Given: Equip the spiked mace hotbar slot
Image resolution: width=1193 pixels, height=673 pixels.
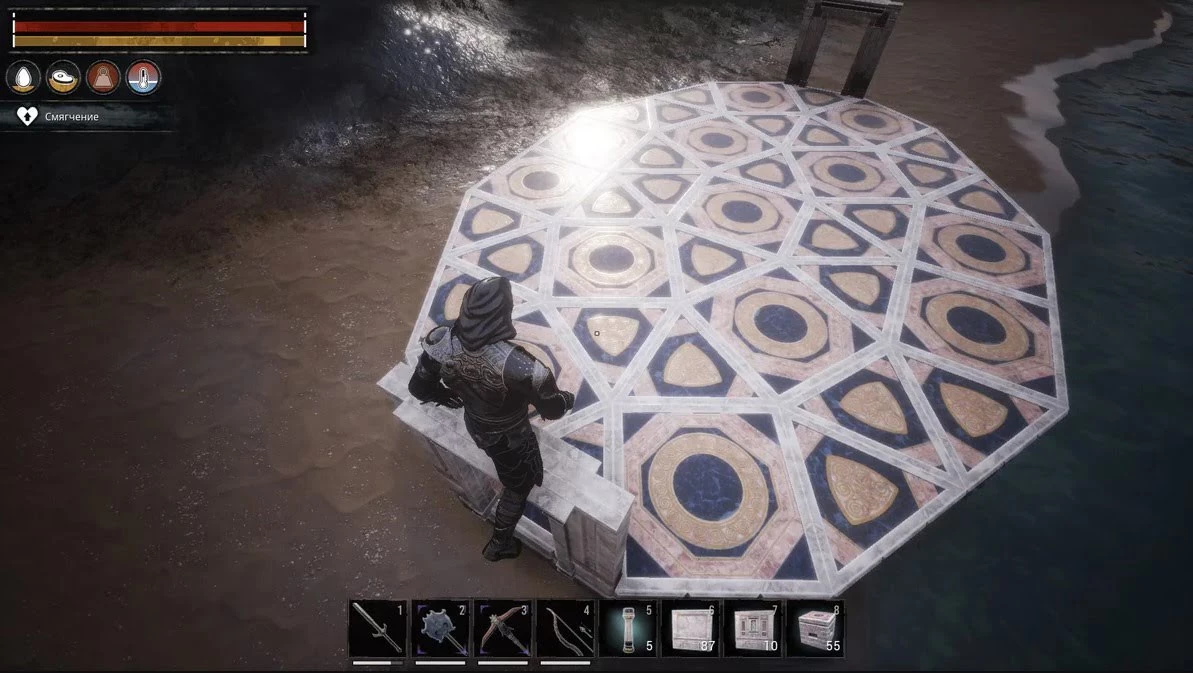Looking at the screenshot, I should click(441, 628).
